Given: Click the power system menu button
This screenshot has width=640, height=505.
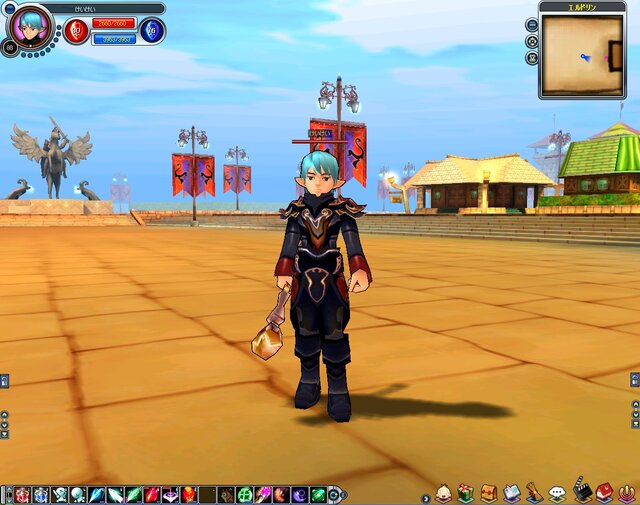Looking at the screenshot, I should coord(628,493).
